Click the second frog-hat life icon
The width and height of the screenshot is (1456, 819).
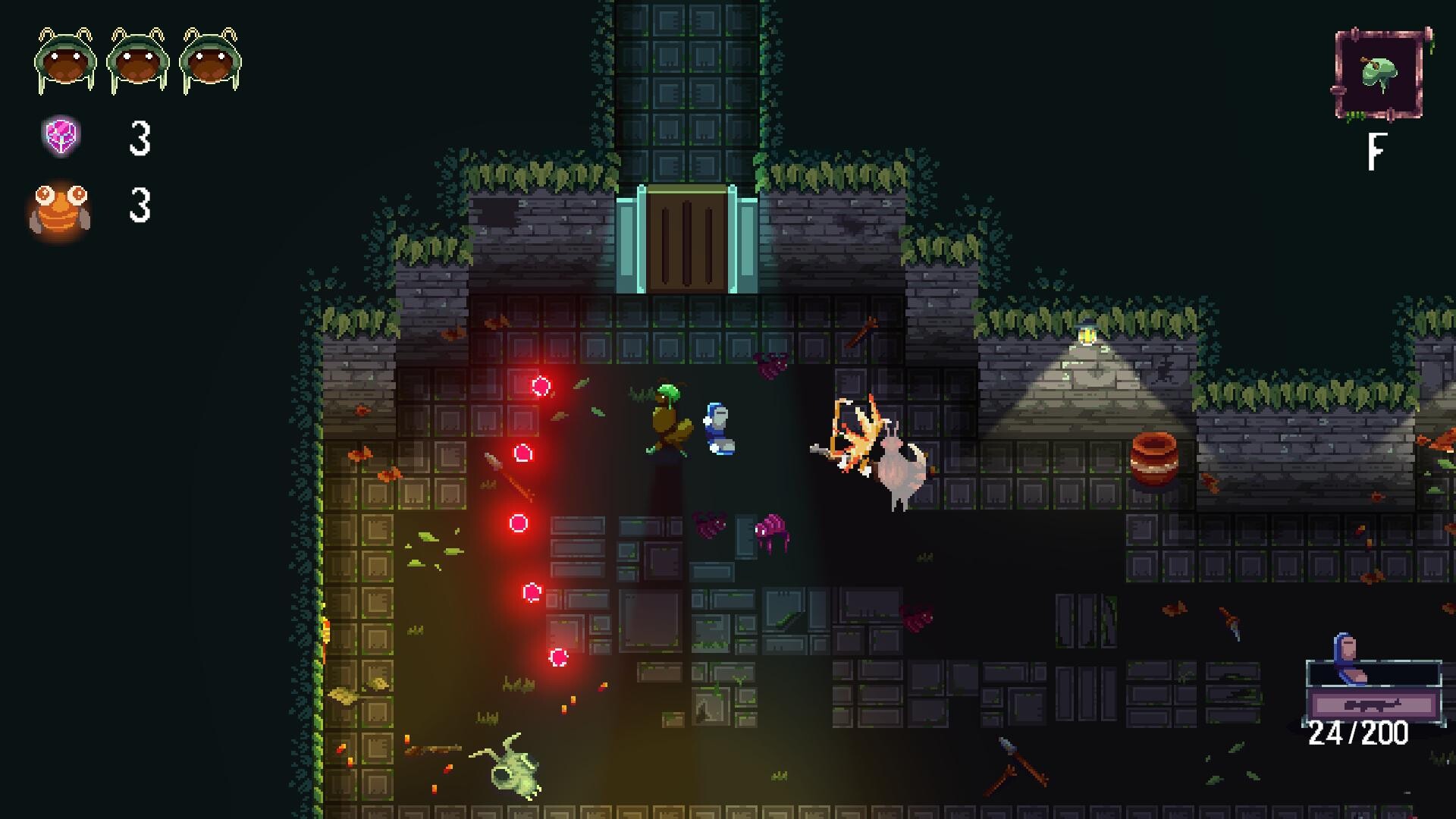(136, 58)
